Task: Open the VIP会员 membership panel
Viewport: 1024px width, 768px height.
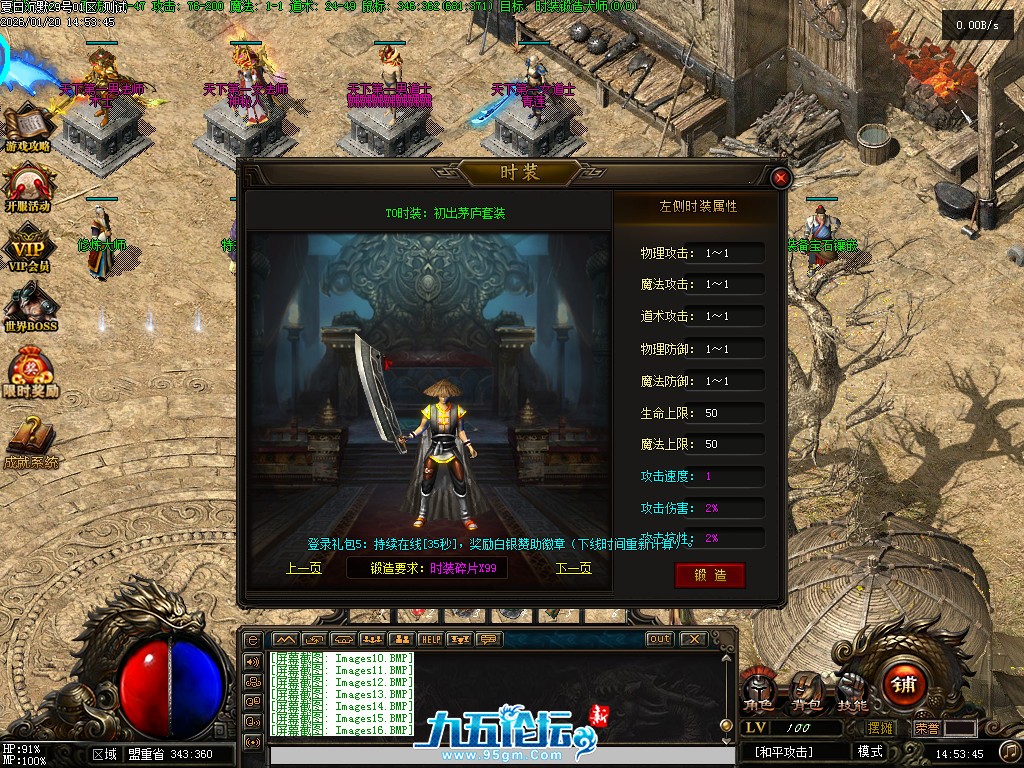Action: (x=28, y=250)
